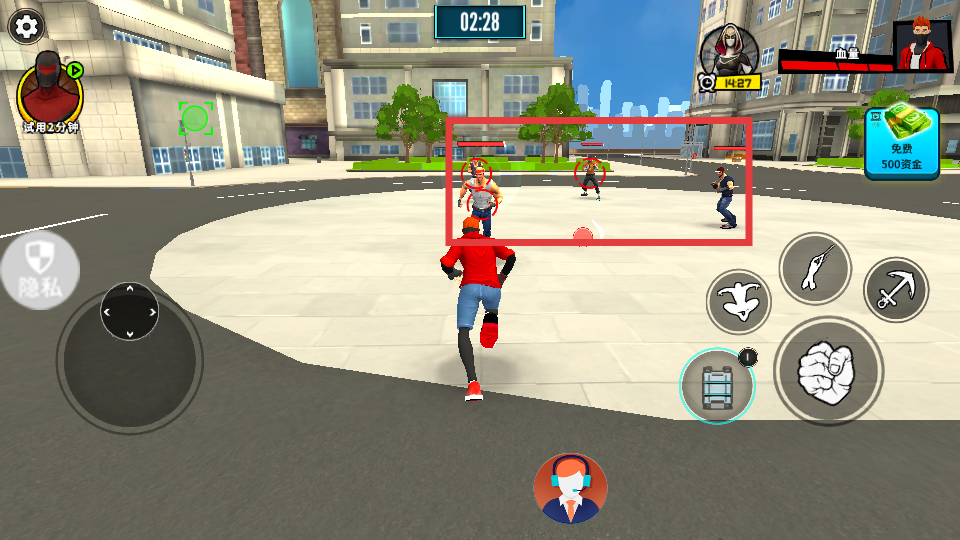Open the gear settings menu
The height and width of the screenshot is (540, 960).
tap(25, 26)
